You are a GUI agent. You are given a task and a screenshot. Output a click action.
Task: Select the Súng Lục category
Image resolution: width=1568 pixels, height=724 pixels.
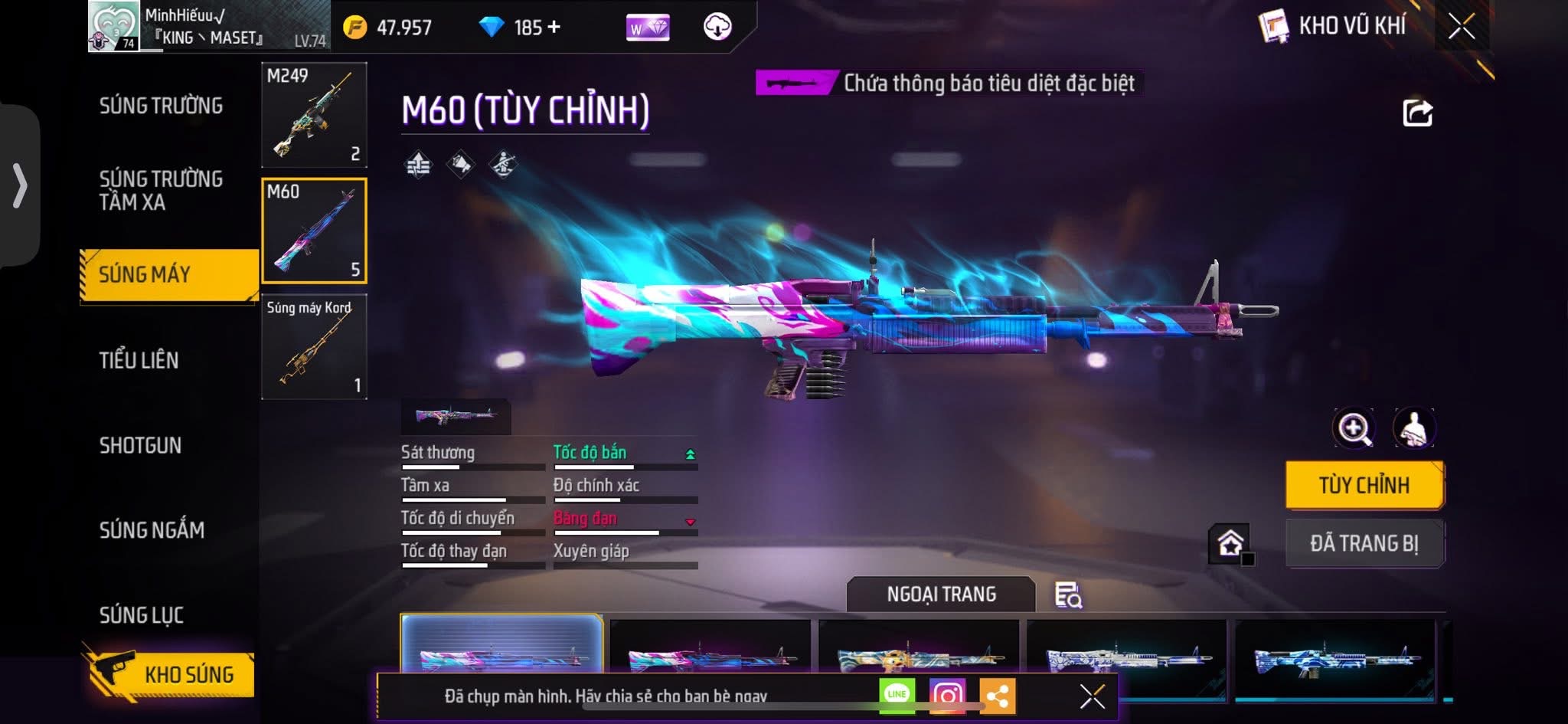142,614
